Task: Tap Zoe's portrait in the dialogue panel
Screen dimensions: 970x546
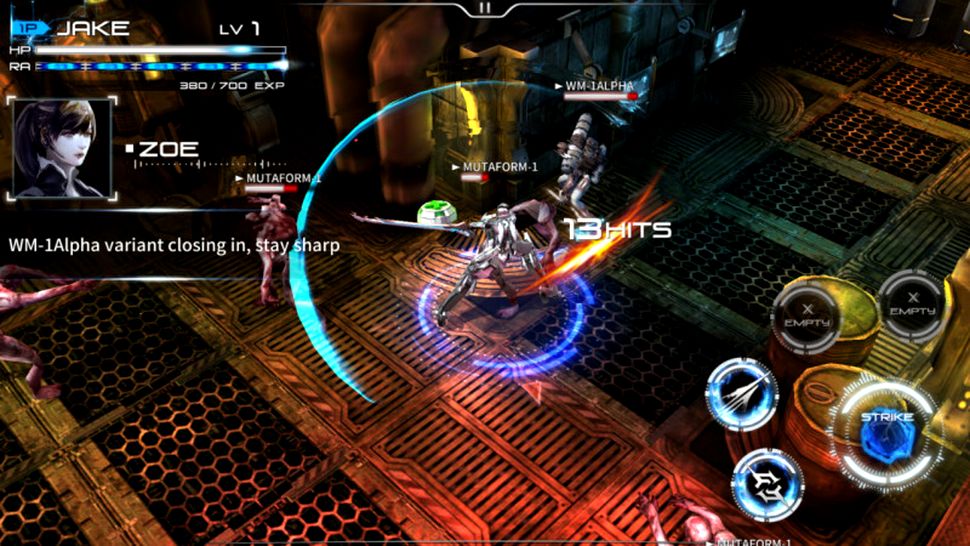Action: [x=62, y=148]
